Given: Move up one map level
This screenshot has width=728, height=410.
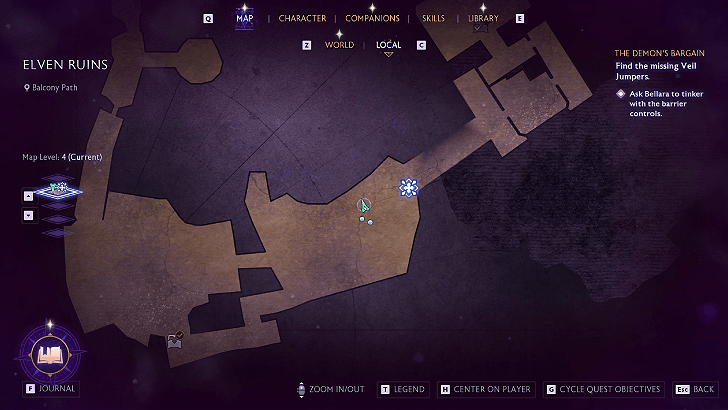Looking at the screenshot, I should click(28, 196).
